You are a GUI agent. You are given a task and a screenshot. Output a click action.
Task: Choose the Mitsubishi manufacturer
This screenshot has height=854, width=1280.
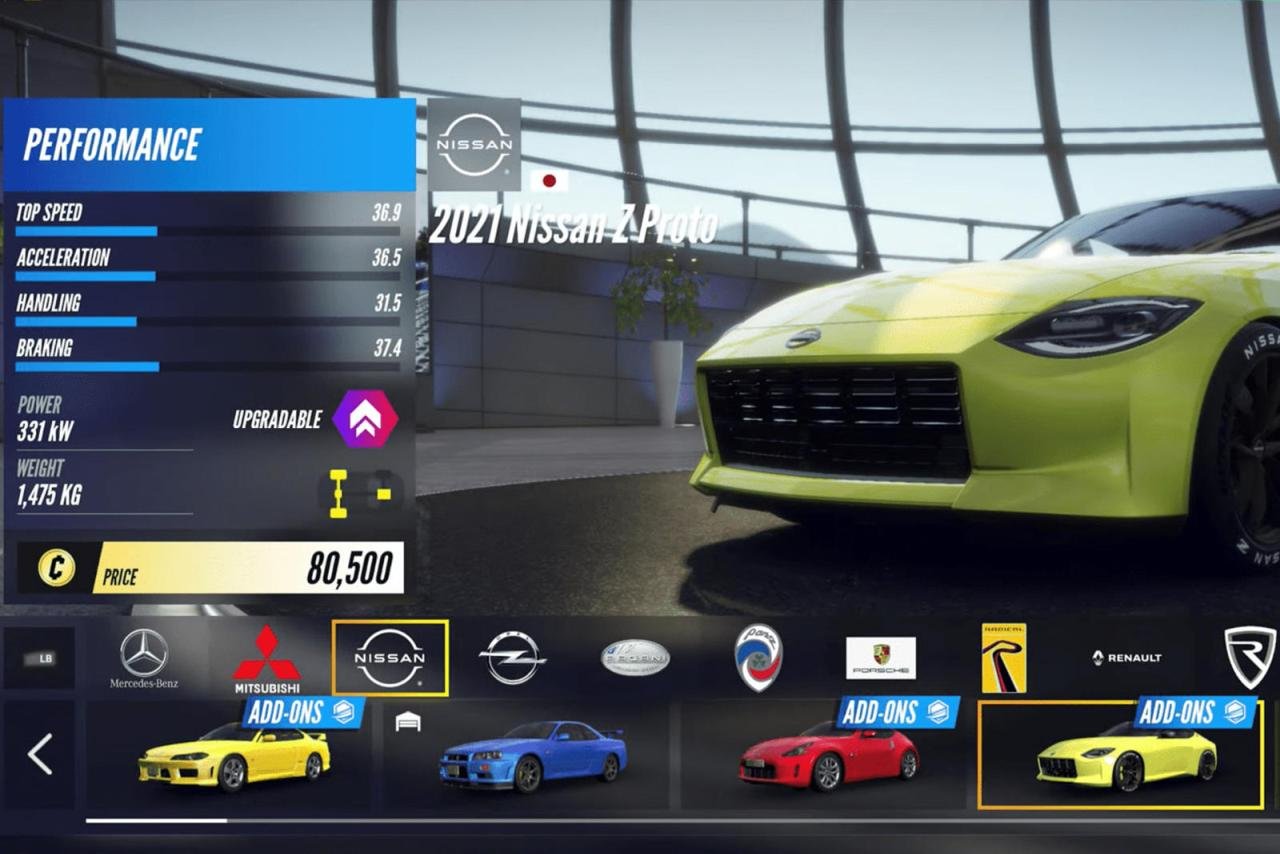(x=267, y=659)
